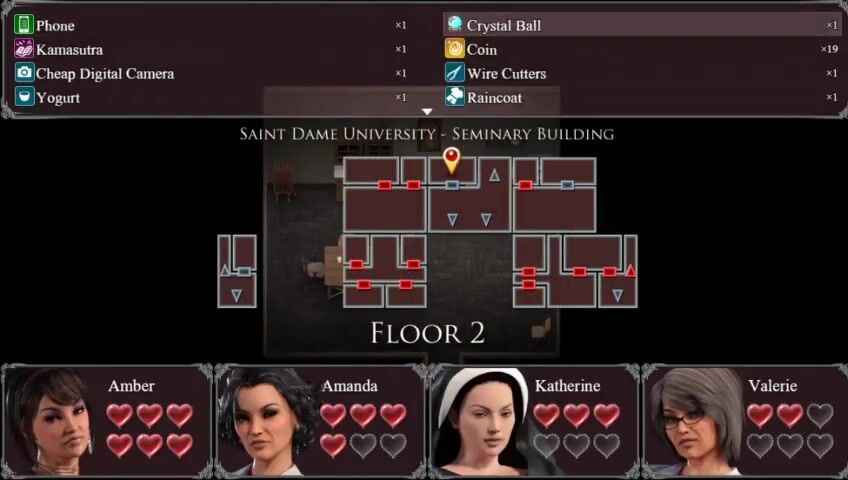This screenshot has width=848, height=480.
Task: Choose the Coin item row
Action: tap(642, 49)
